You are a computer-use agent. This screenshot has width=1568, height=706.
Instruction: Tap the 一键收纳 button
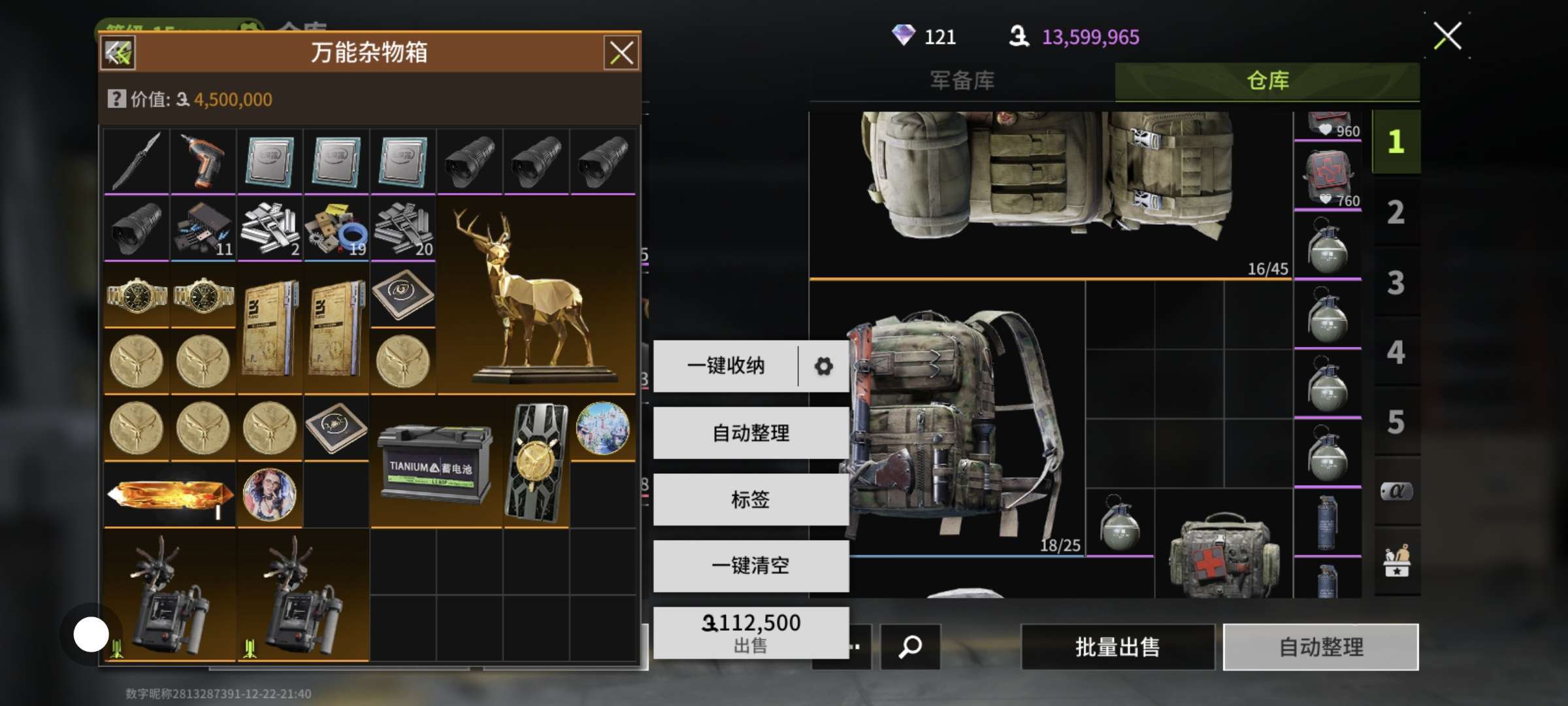[x=725, y=366]
